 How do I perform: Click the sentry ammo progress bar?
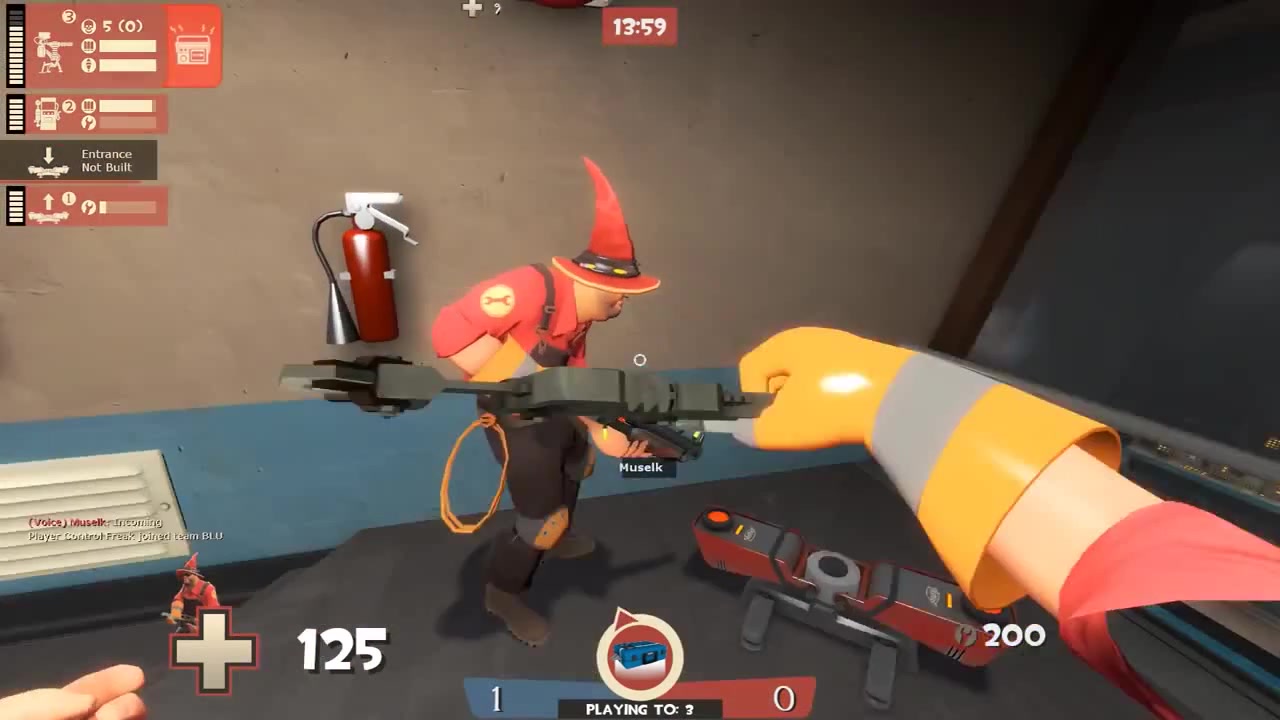128,46
